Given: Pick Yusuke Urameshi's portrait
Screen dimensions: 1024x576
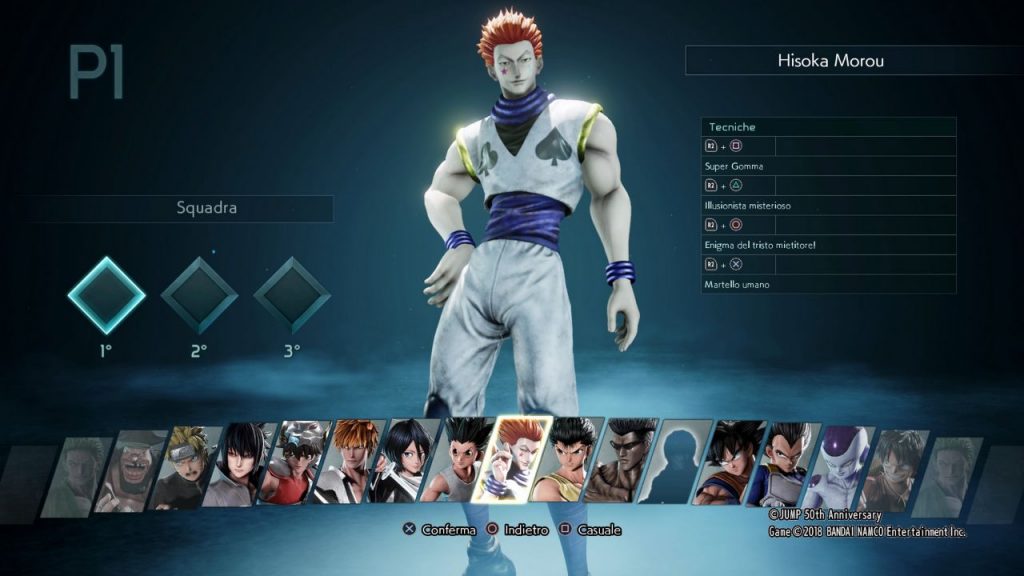Looking at the screenshot, I should click(x=571, y=460).
